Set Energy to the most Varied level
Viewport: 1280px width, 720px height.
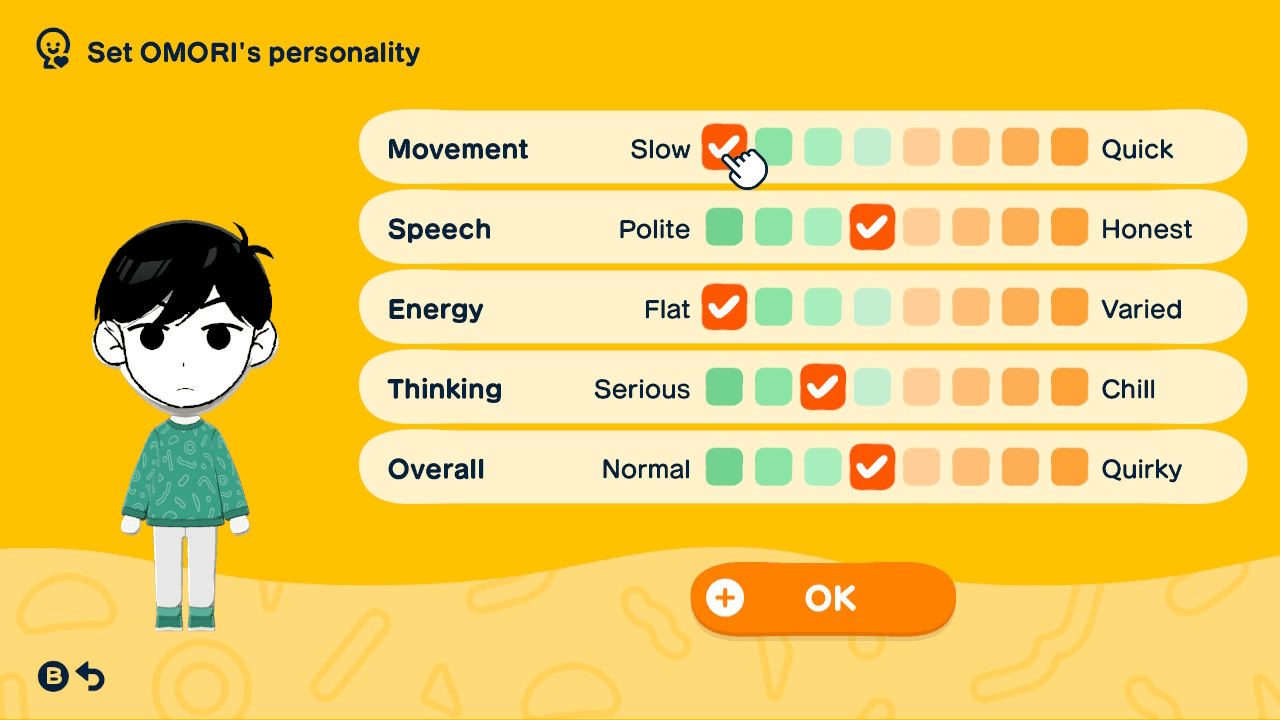(1068, 307)
